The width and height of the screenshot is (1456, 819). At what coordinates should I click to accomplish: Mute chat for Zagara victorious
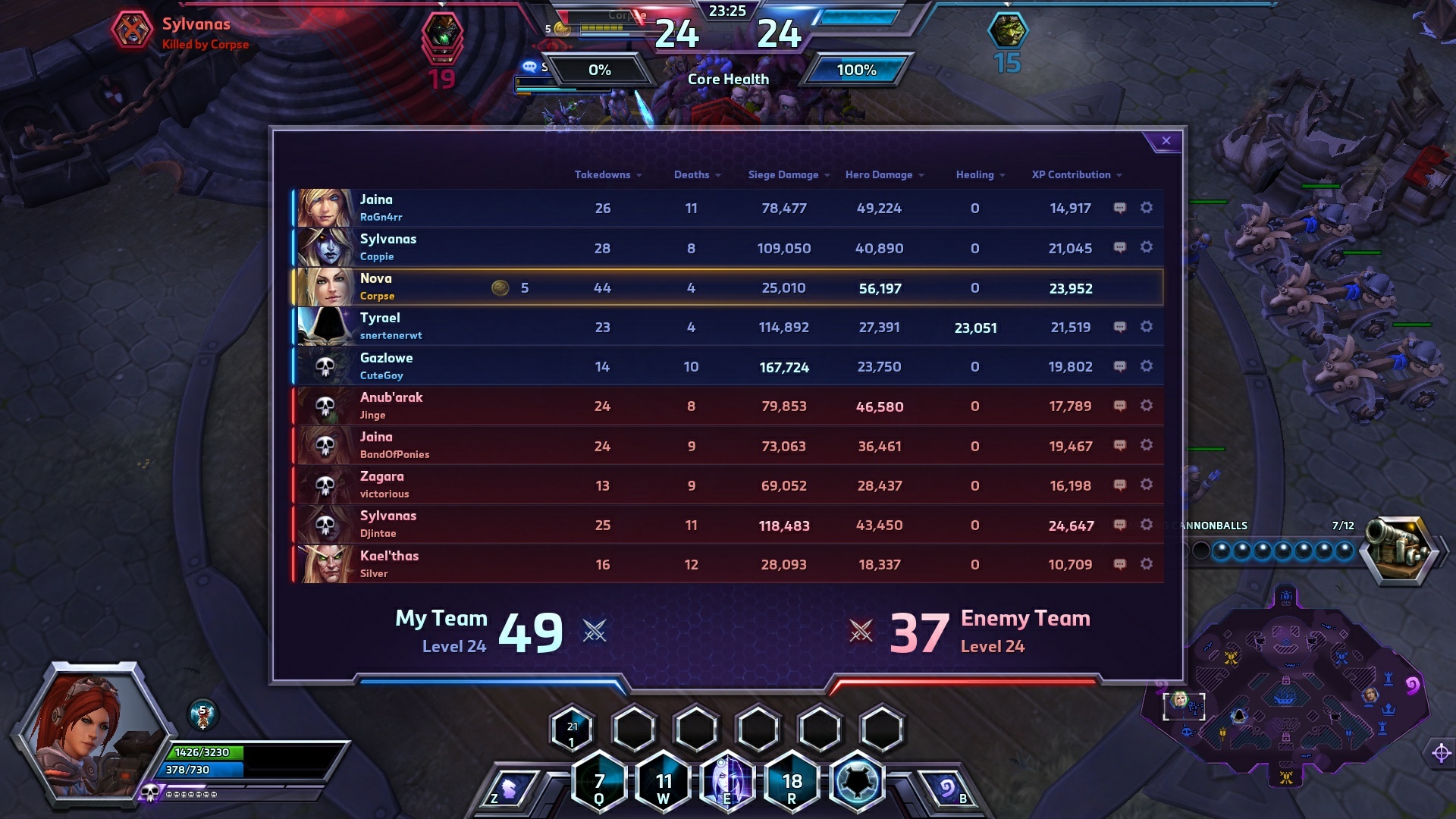tap(1119, 485)
